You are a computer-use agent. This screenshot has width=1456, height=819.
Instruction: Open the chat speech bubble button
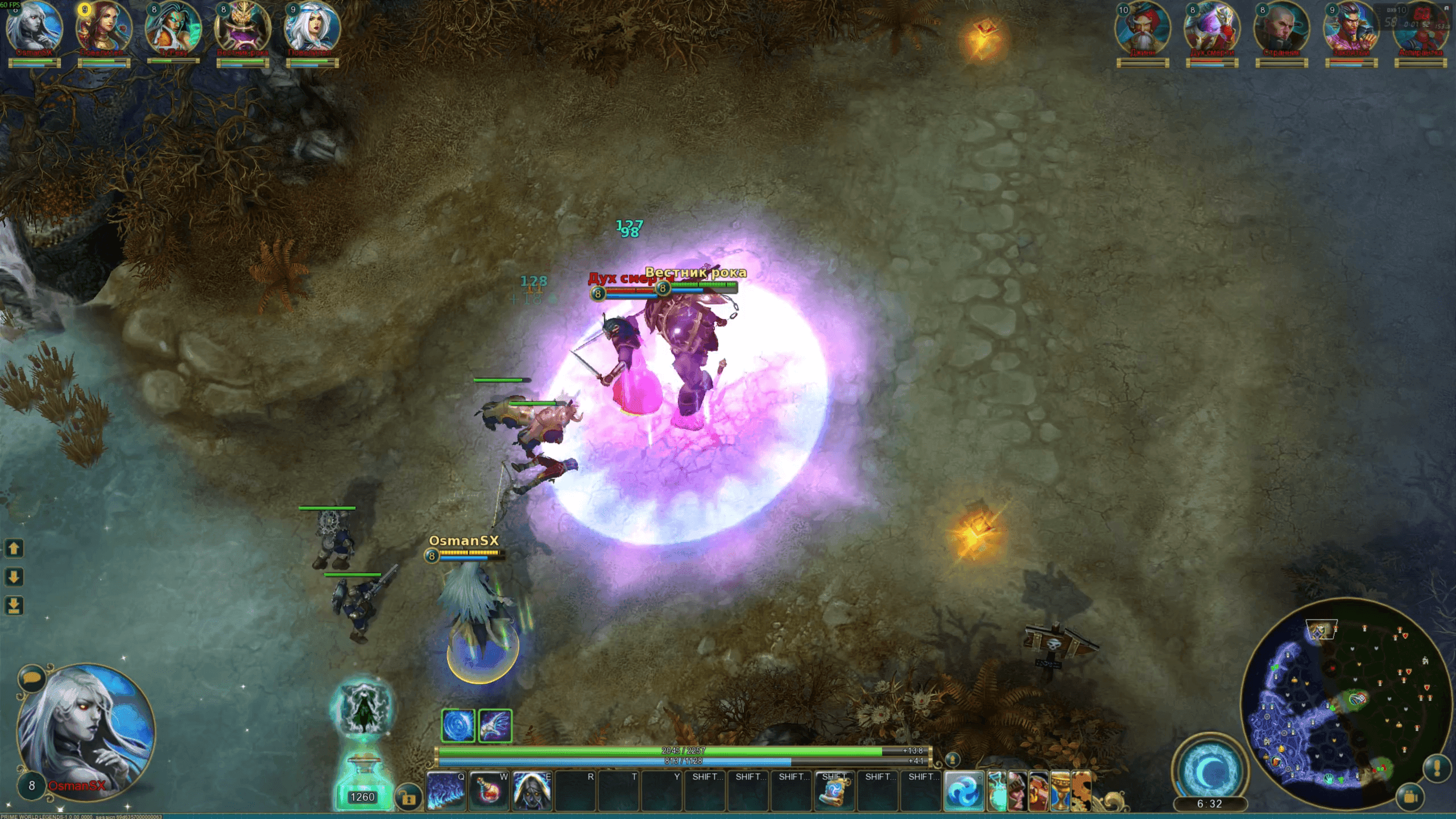(31, 678)
